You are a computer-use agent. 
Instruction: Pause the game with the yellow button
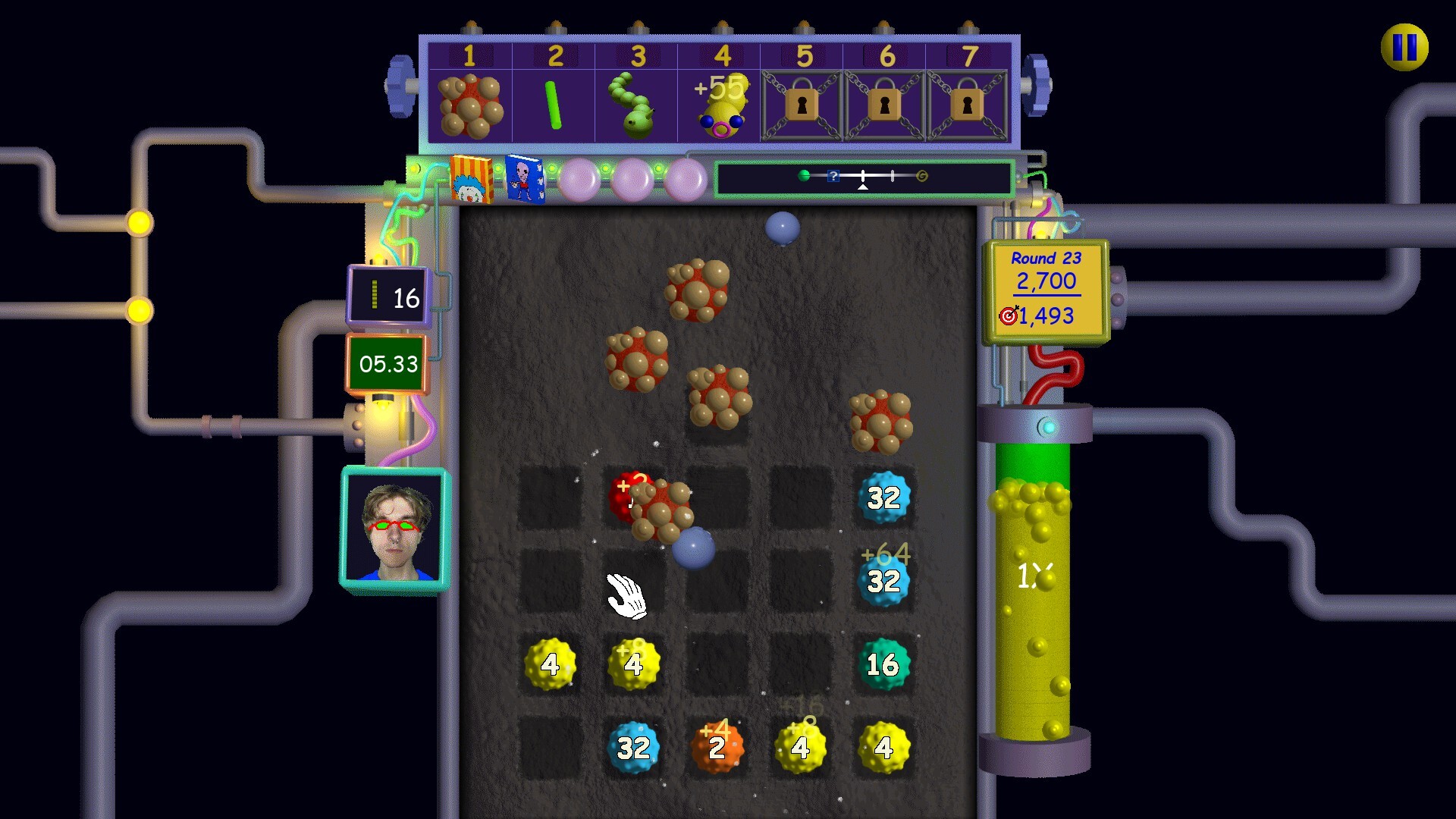tap(1404, 47)
